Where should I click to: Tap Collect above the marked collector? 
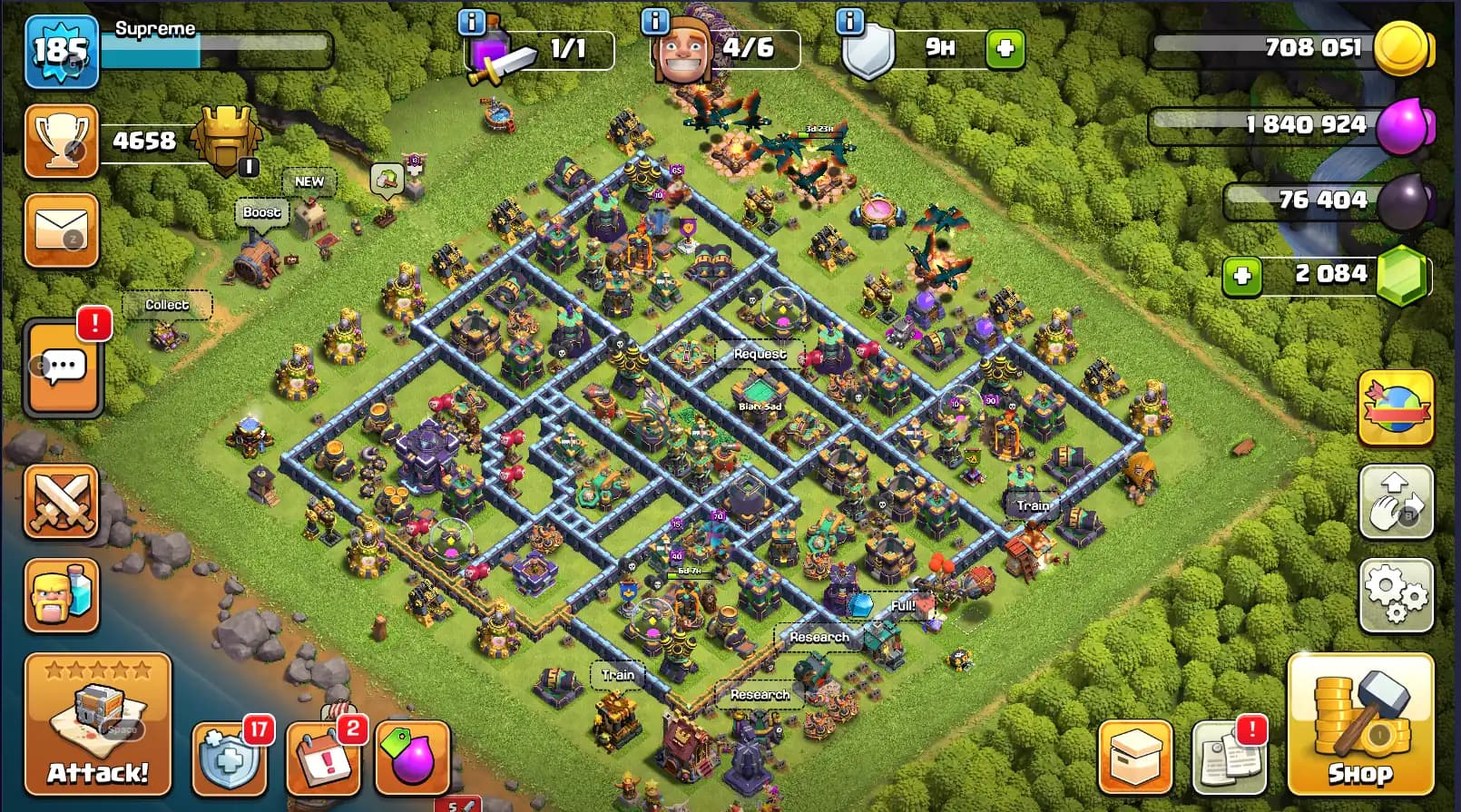pyautogui.click(x=167, y=305)
